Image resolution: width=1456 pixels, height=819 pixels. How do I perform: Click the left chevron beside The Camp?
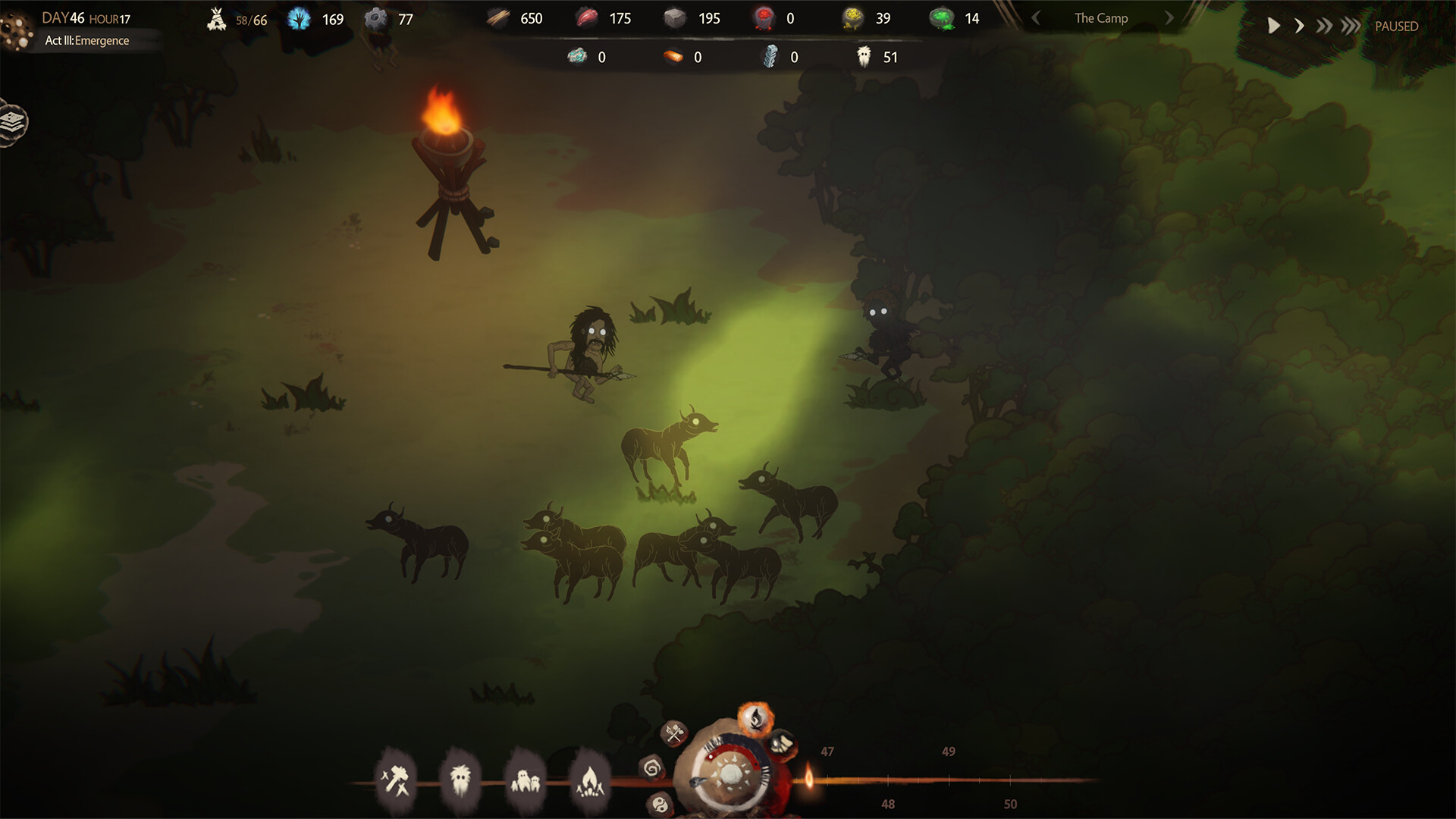[x=1035, y=17]
